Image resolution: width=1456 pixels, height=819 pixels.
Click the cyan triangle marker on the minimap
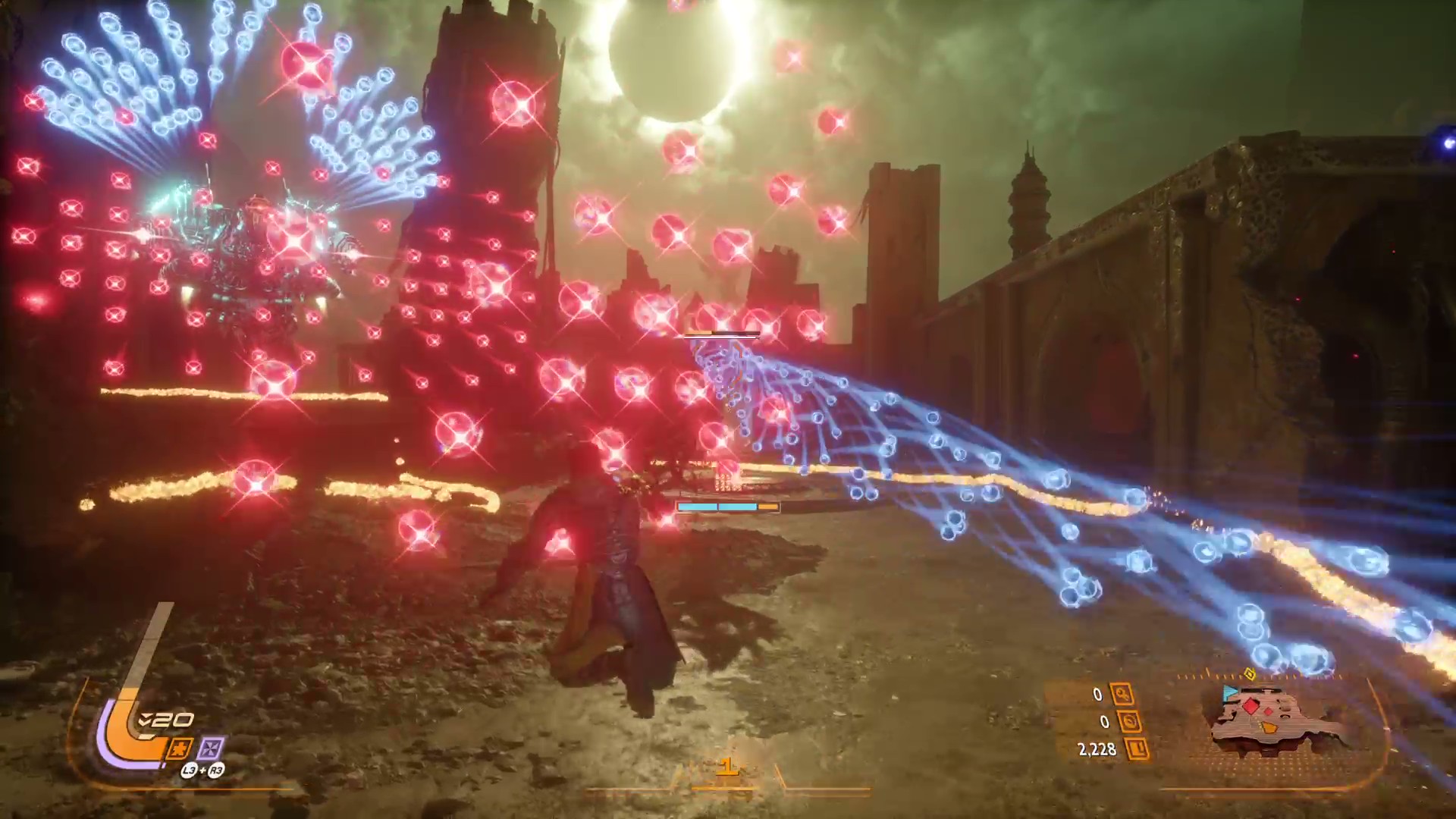point(1229,692)
